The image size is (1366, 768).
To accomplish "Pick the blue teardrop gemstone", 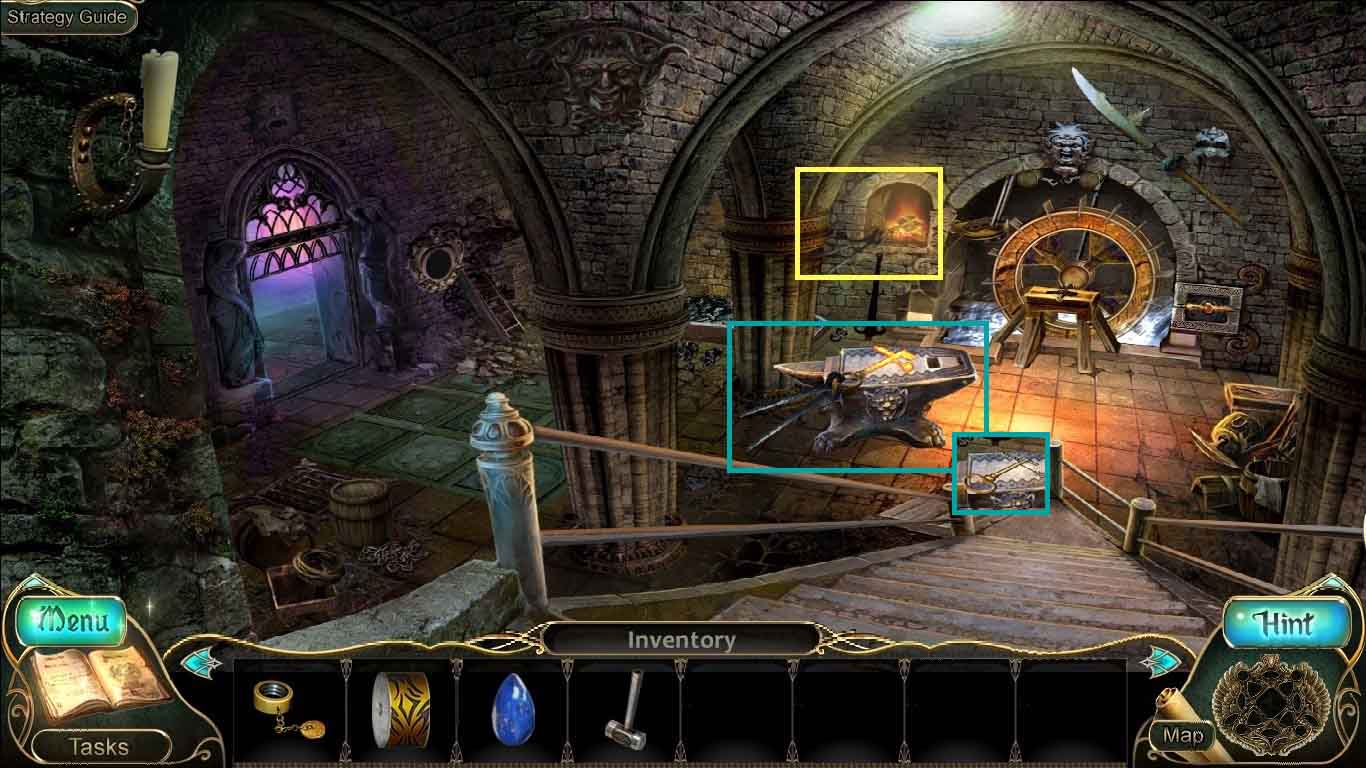I will pos(511,711).
